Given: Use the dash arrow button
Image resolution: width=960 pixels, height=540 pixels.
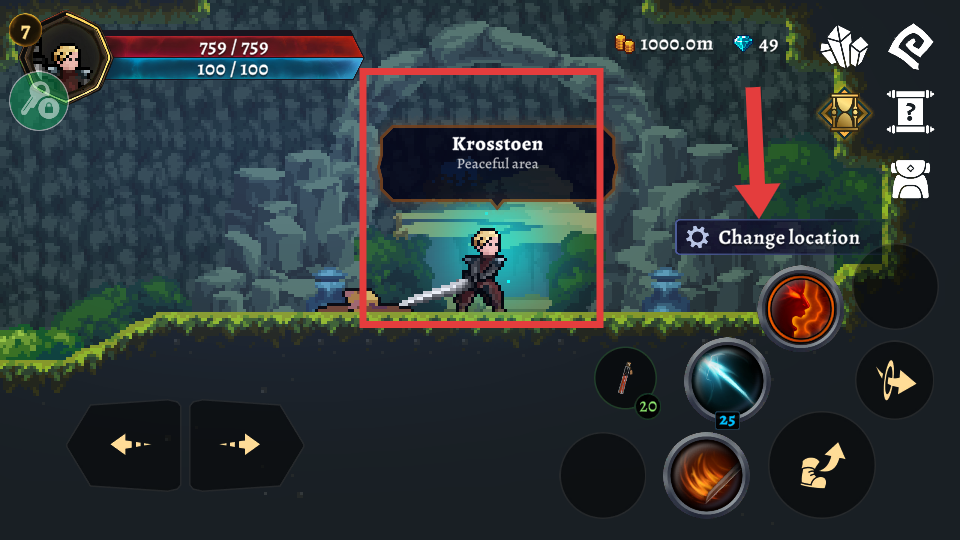Looking at the screenshot, I should point(894,381).
